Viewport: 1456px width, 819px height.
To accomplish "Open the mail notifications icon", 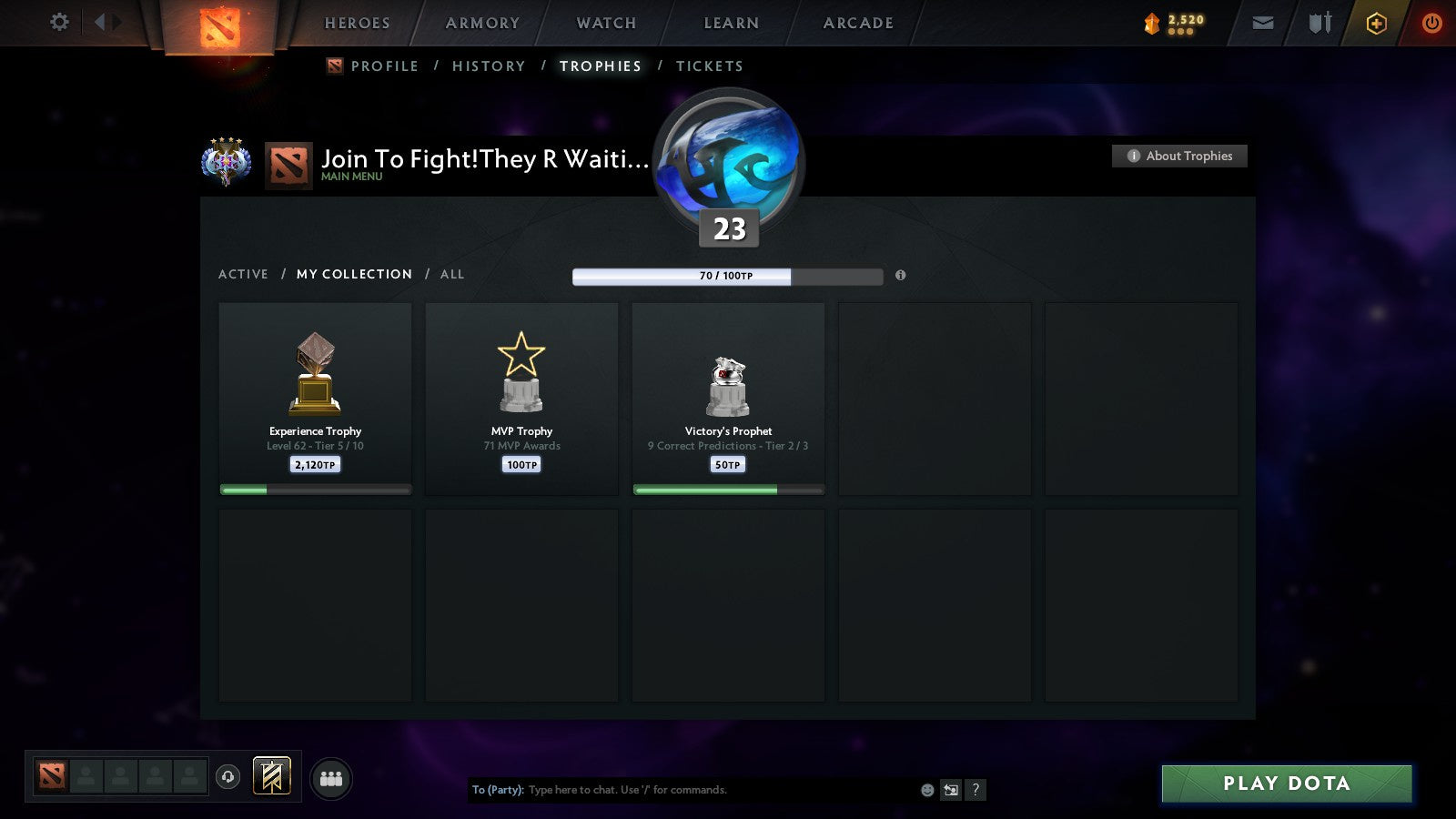I will point(1262,23).
